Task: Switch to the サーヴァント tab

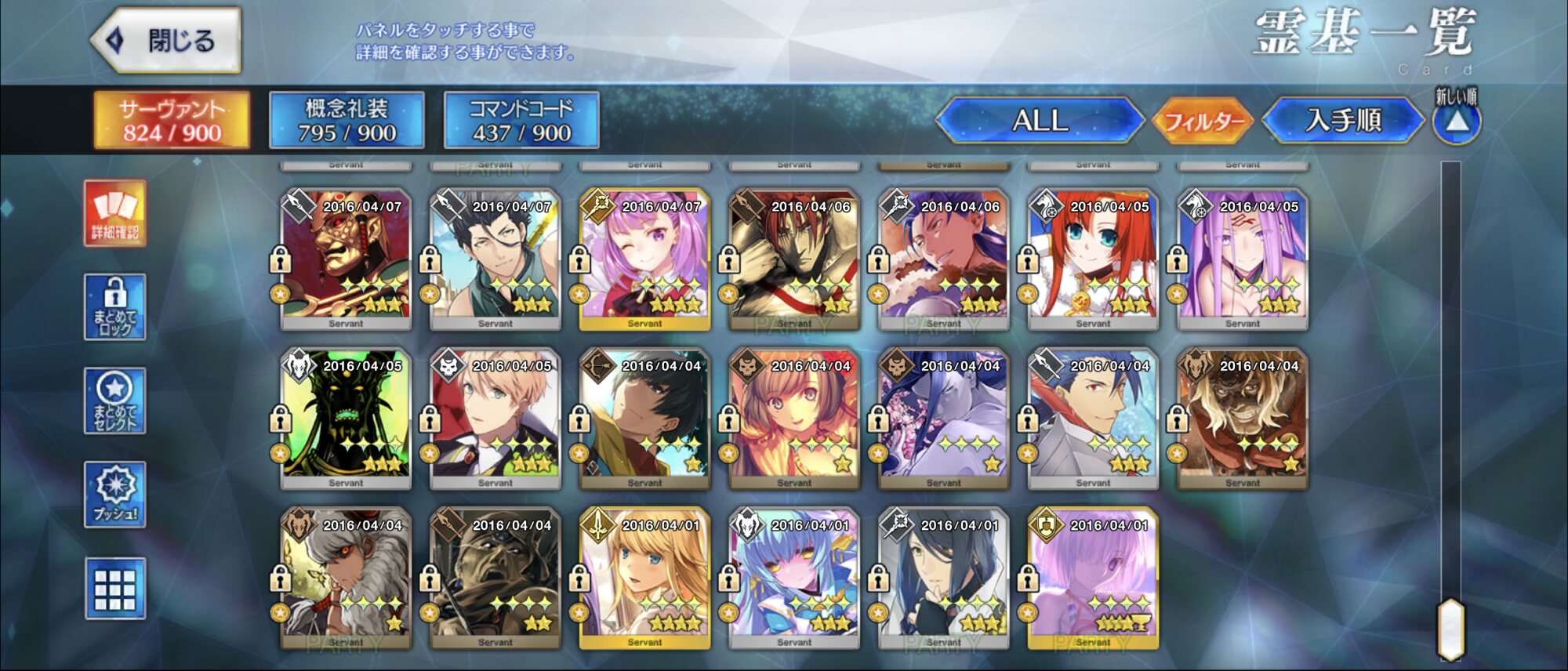Action: (172, 121)
